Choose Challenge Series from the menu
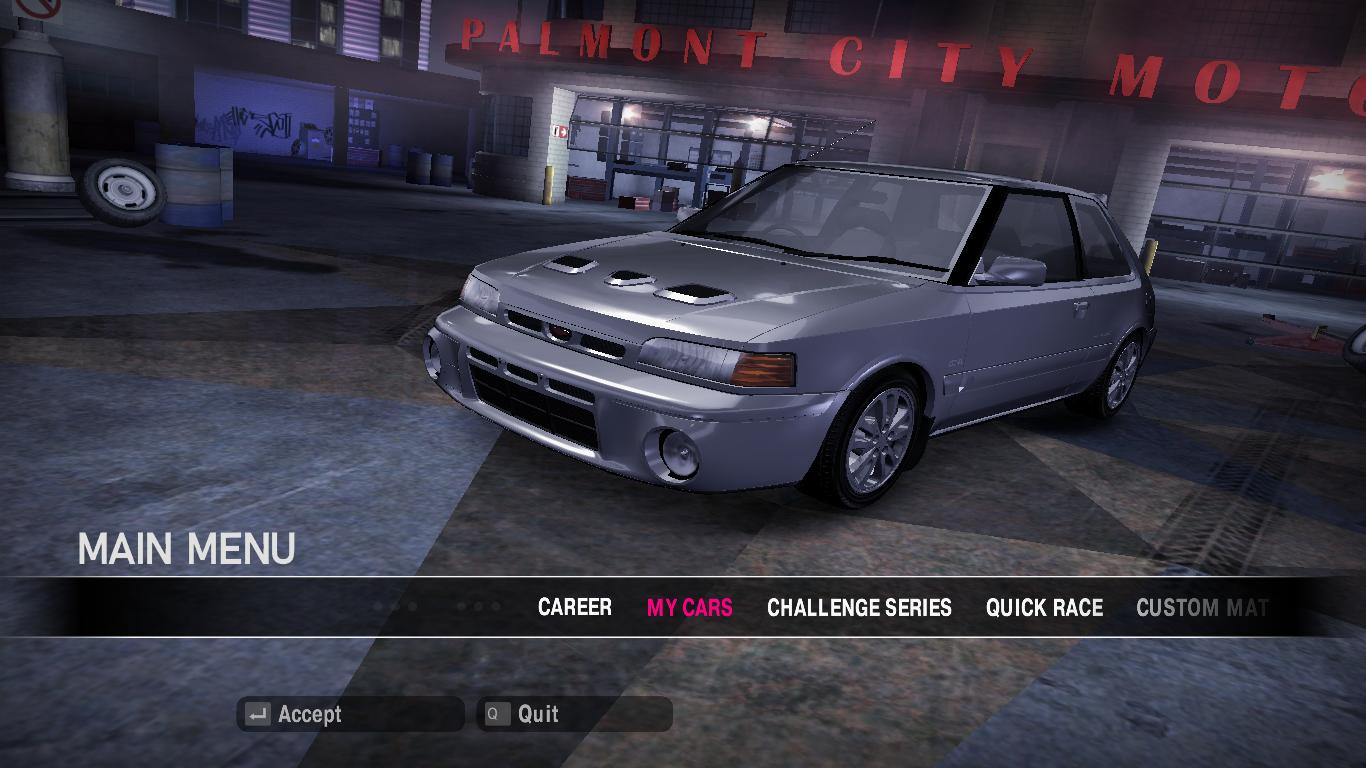Screen dimensions: 1366x768 (x=859, y=607)
